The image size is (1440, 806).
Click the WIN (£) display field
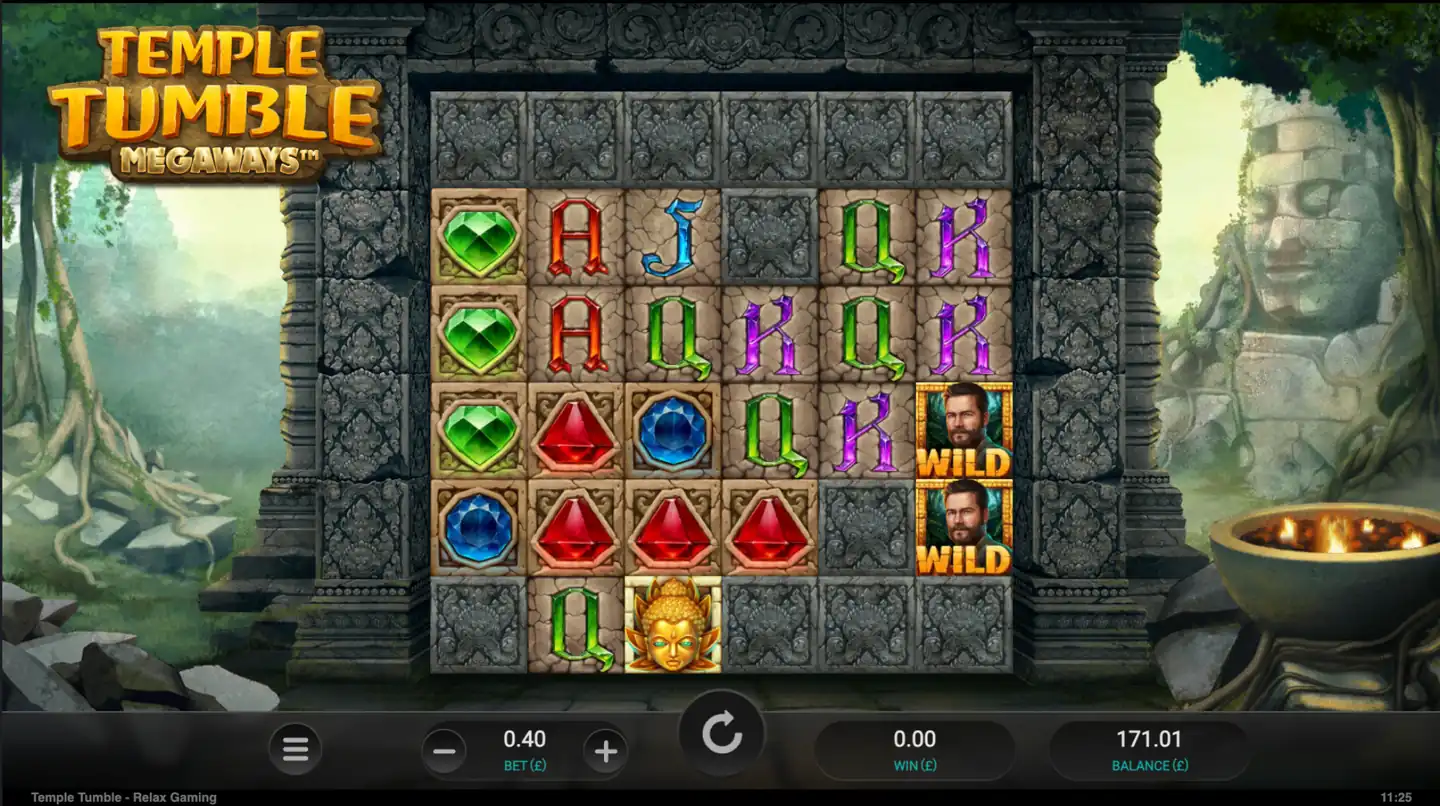click(x=915, y=748)
